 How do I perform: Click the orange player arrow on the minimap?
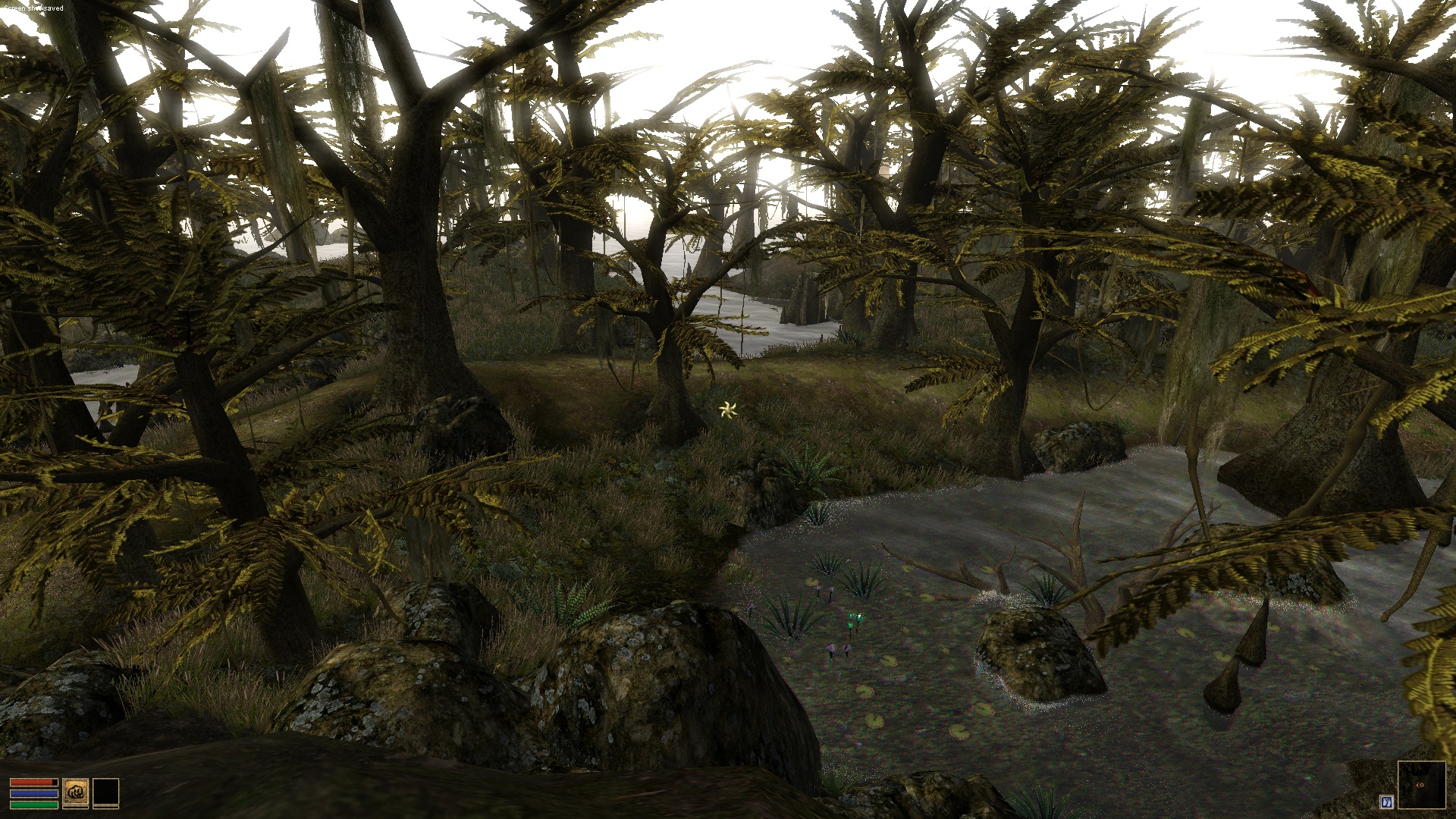(1420, 785)
